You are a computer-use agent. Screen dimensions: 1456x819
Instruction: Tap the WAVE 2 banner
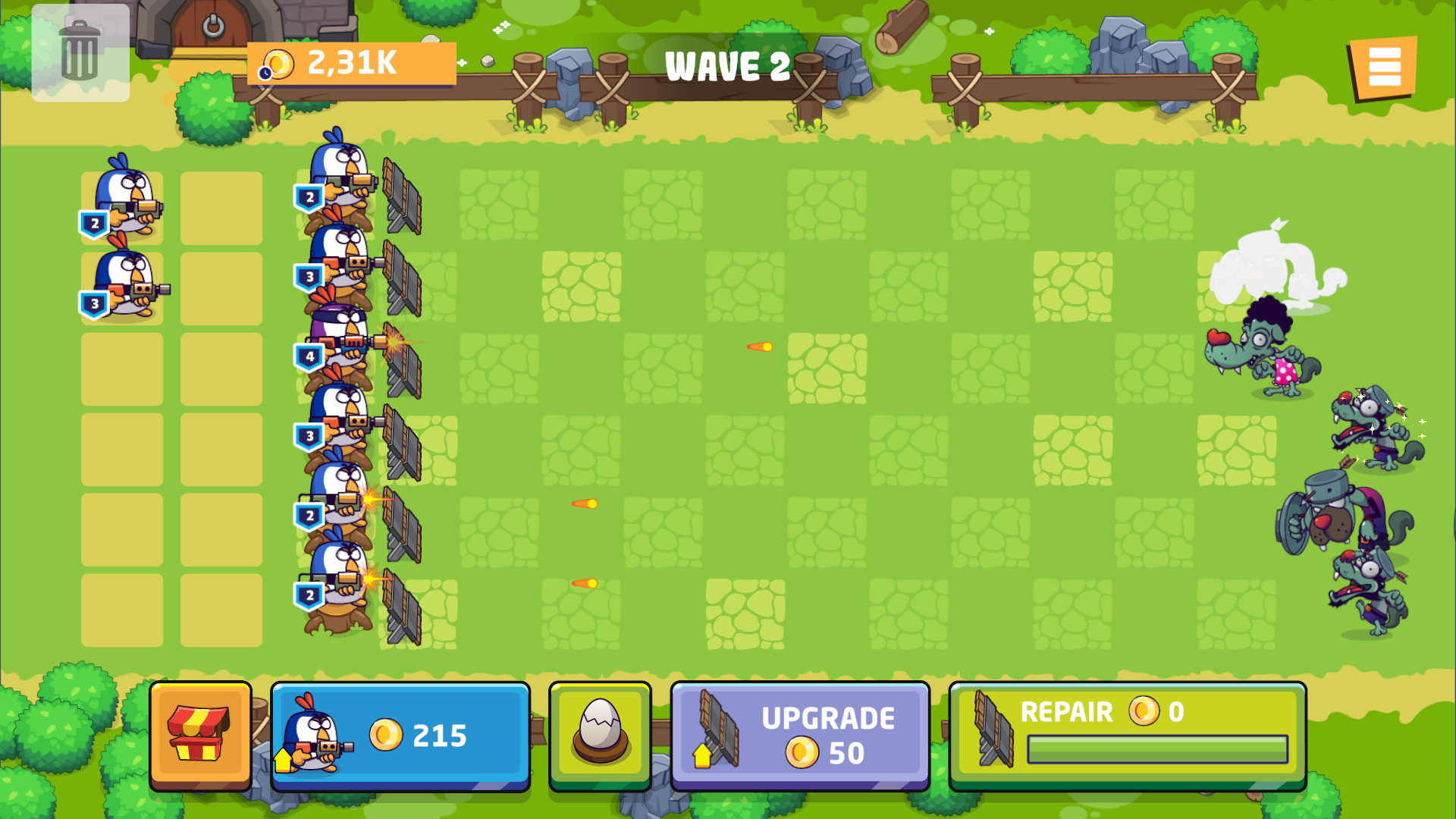pos(726,67)
